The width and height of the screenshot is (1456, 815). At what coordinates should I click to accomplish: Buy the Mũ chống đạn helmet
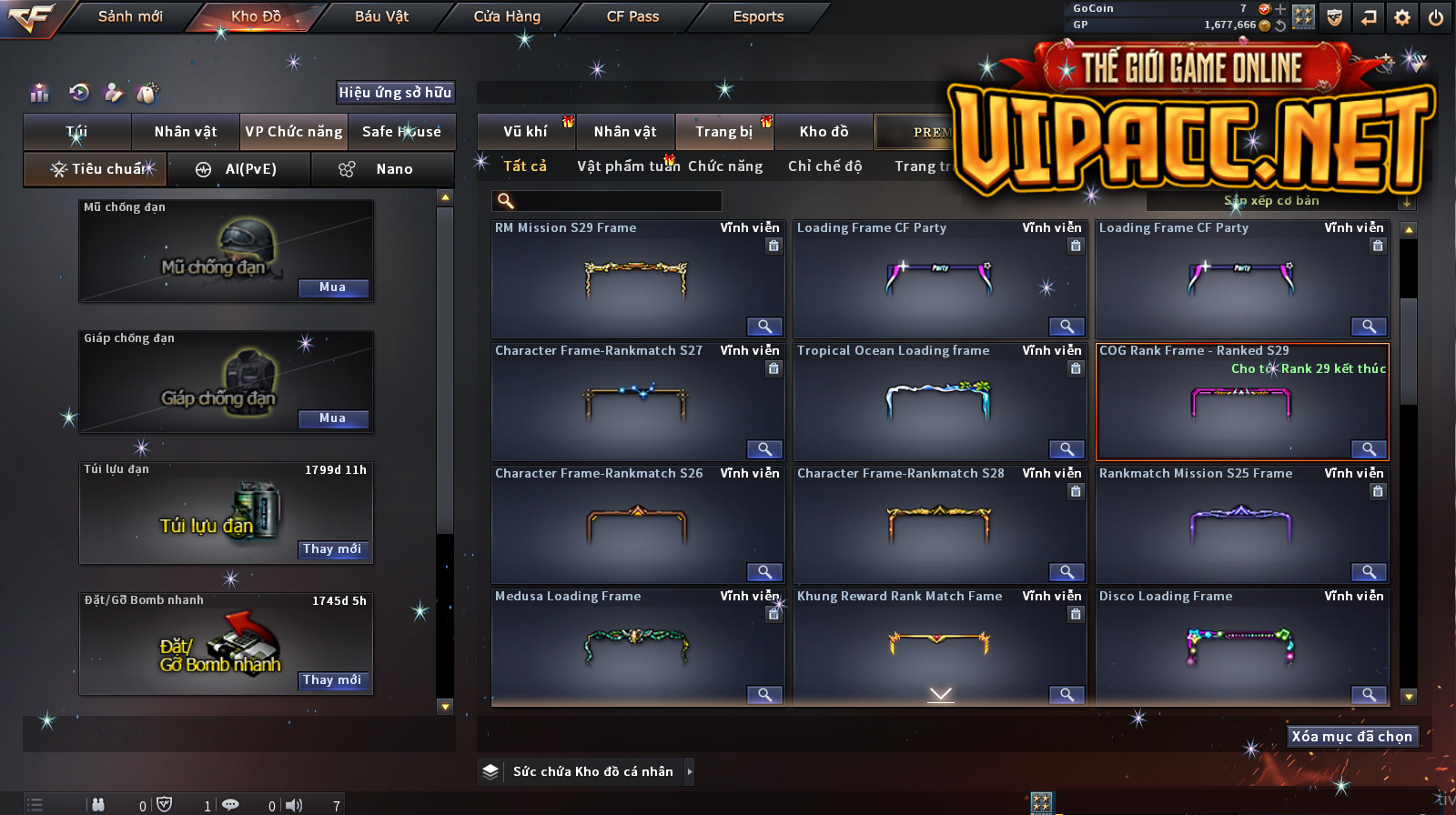[x=332, y=287]
